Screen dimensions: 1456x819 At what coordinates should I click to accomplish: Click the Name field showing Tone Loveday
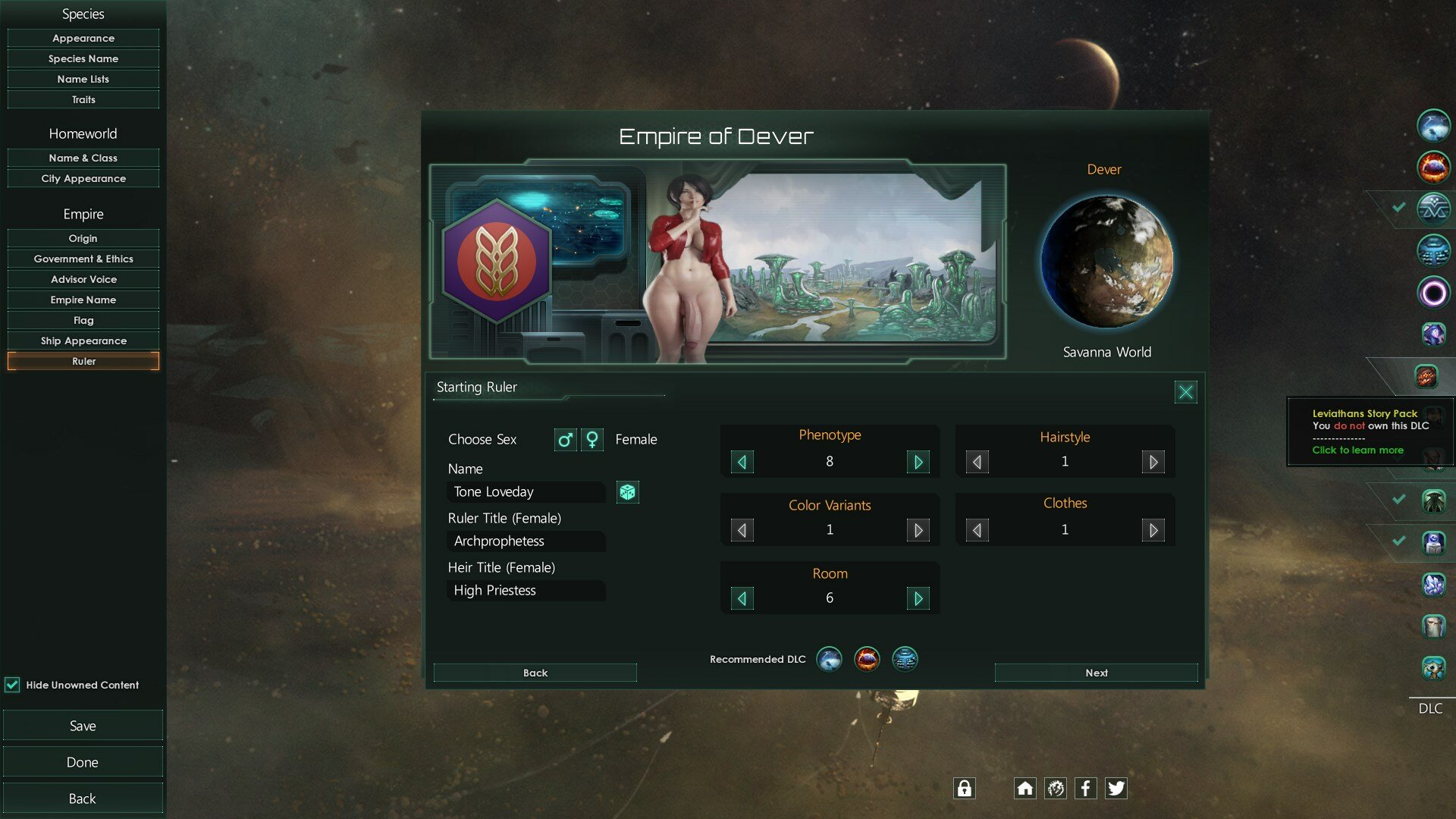point(525,492)
